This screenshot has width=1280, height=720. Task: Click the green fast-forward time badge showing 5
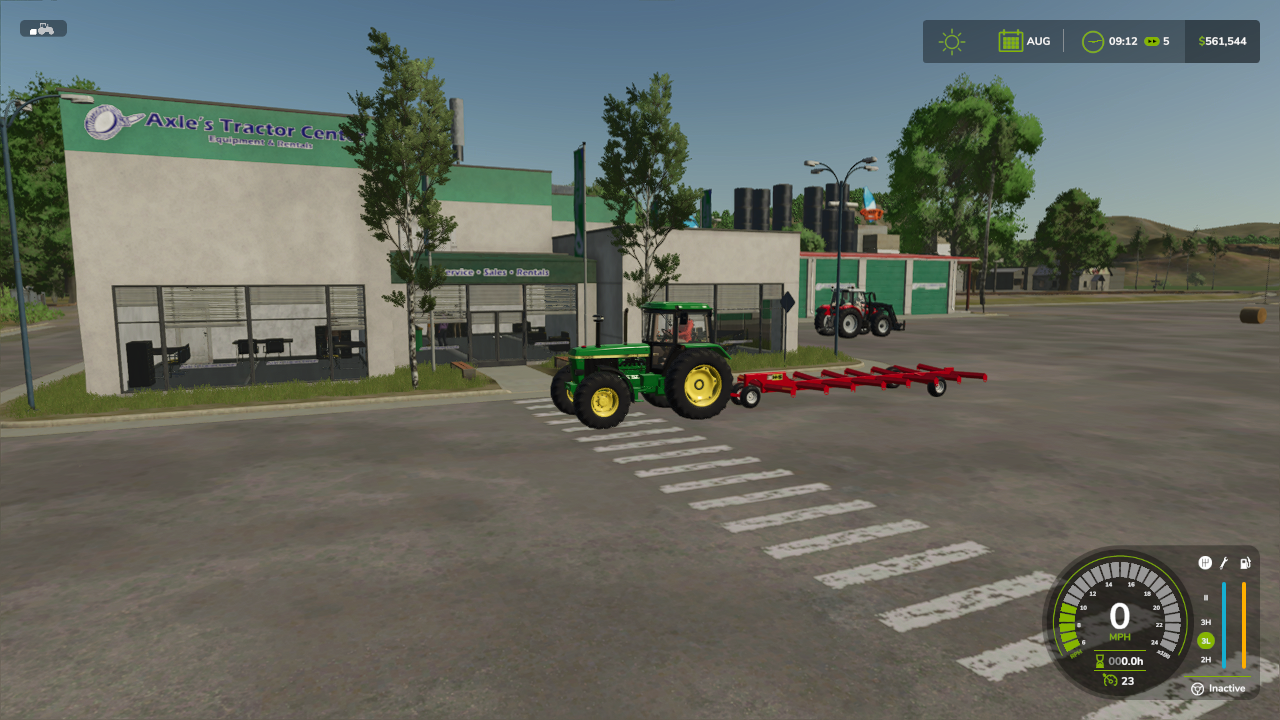point(1152,41)
